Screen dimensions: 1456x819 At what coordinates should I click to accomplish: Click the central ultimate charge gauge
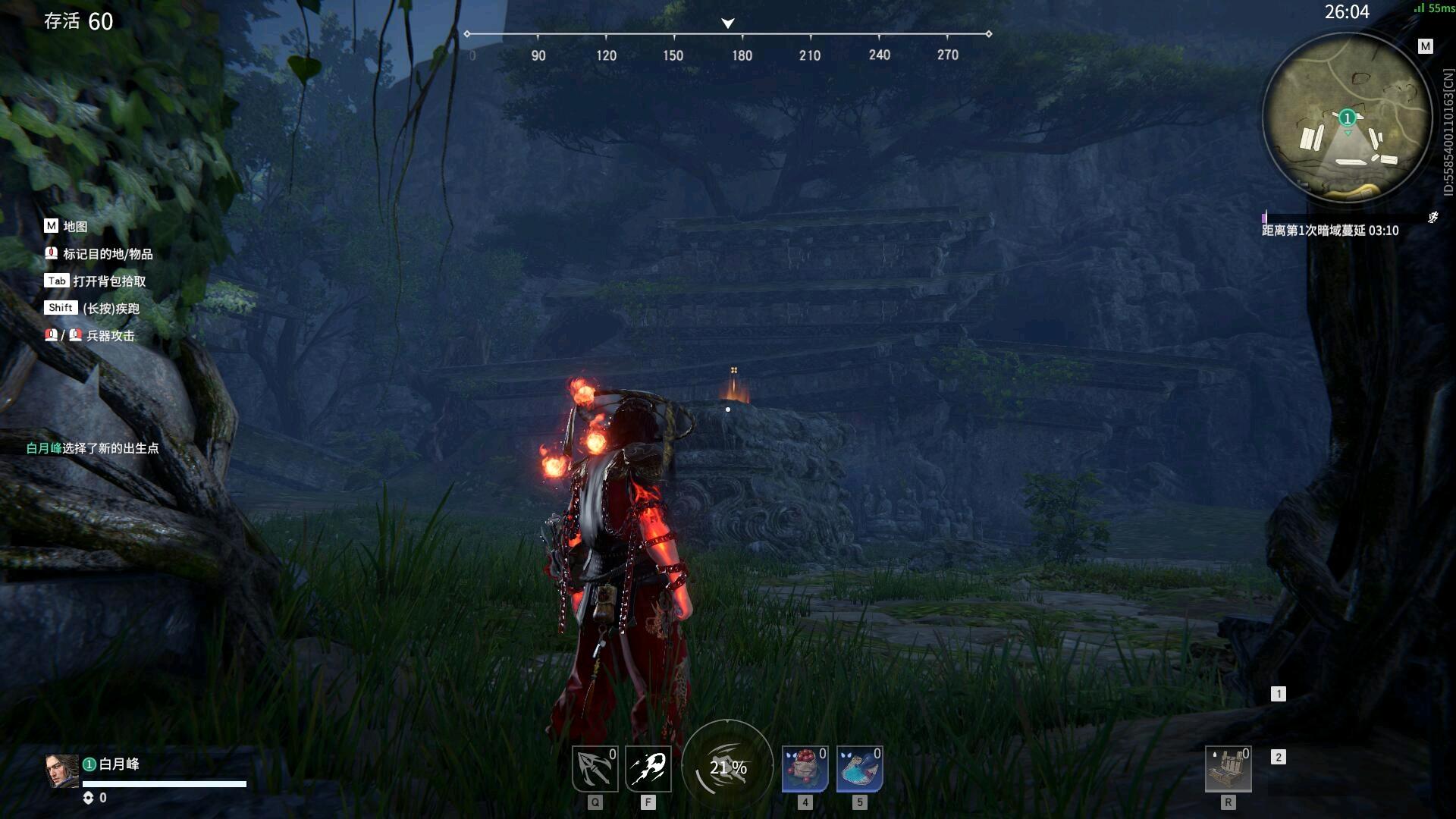pos(728,767)
